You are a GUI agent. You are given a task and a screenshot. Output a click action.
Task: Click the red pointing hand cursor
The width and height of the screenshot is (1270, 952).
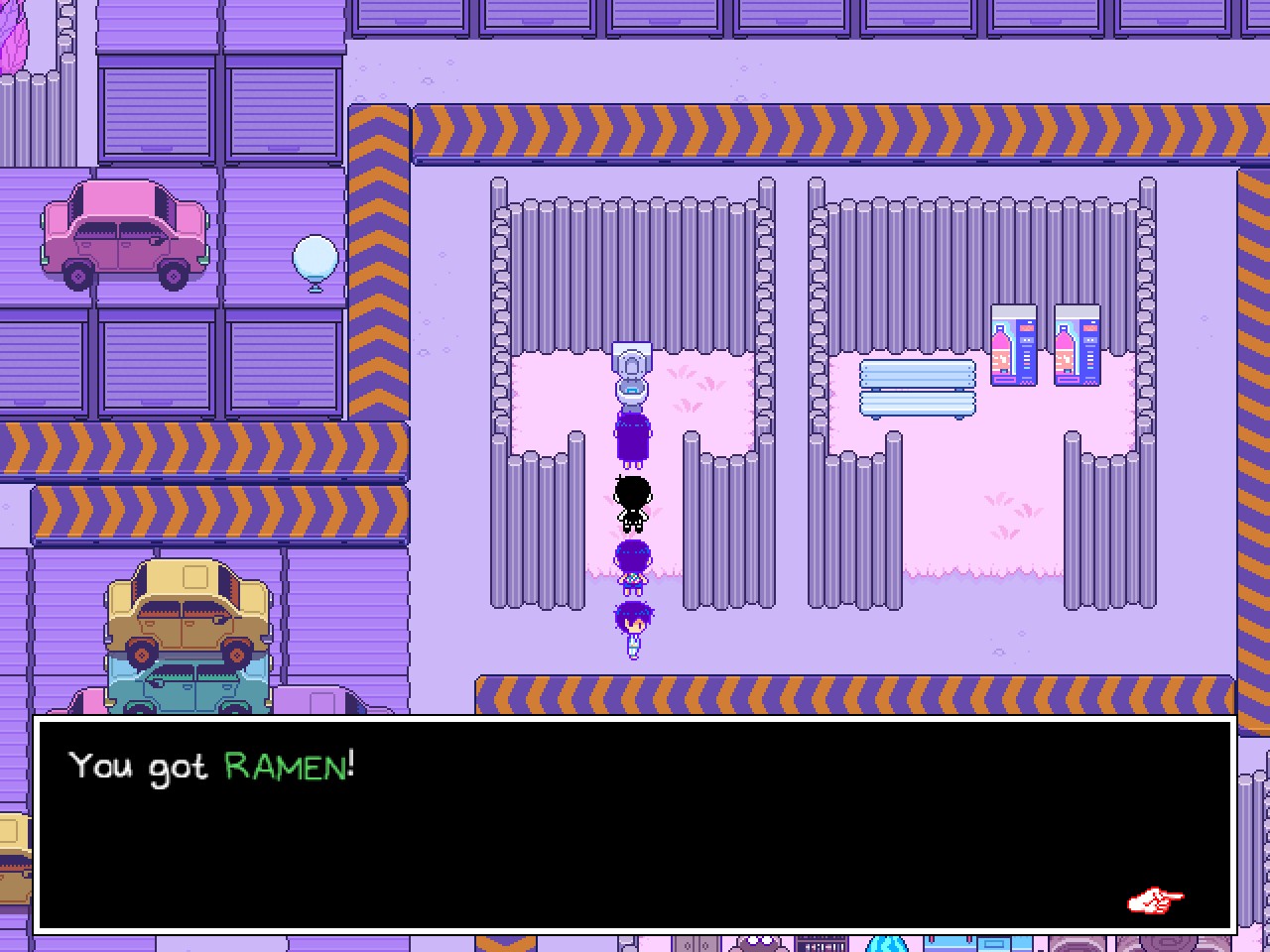click(x=1154, y=900)
